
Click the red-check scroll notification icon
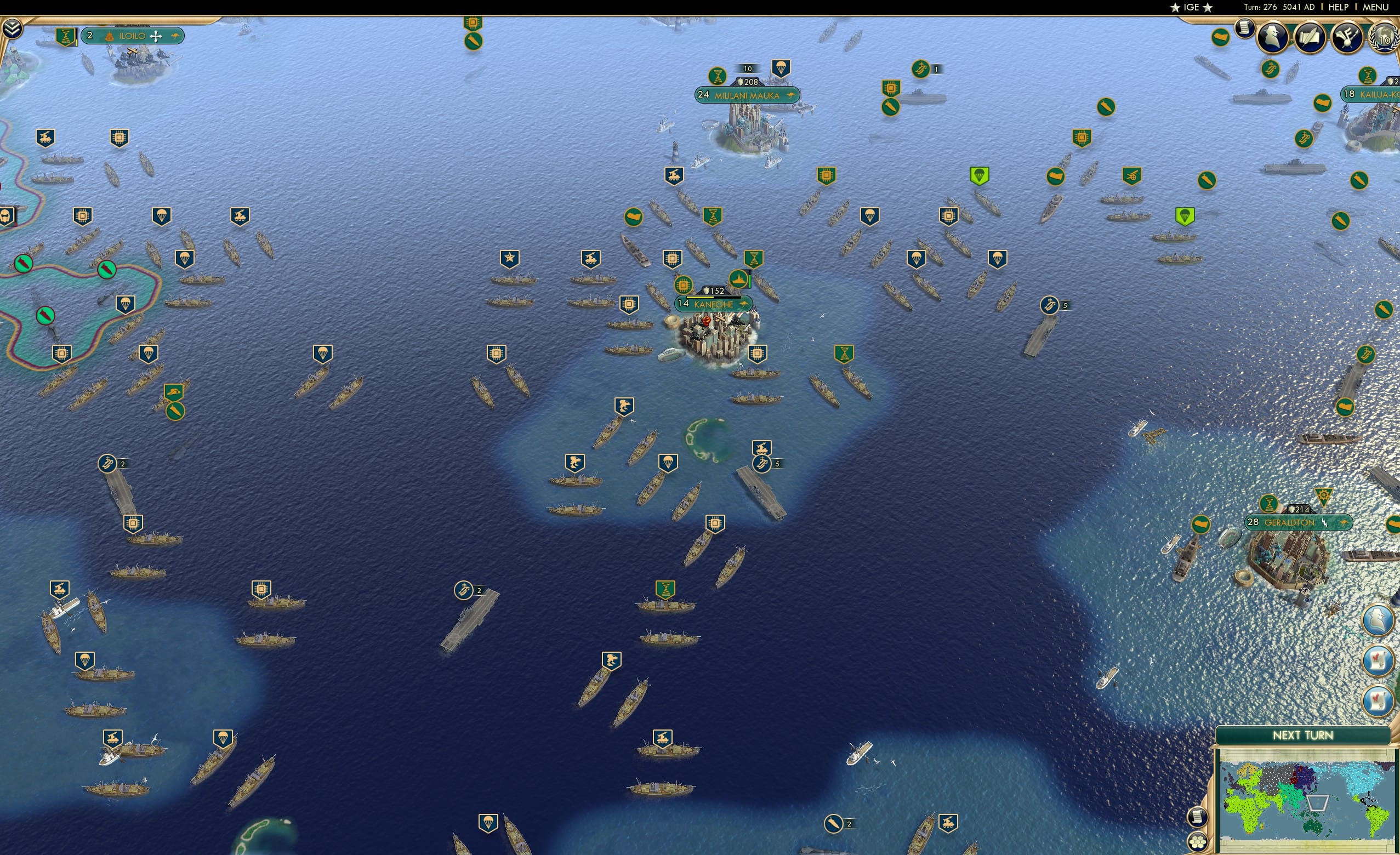pos(1378,662)
